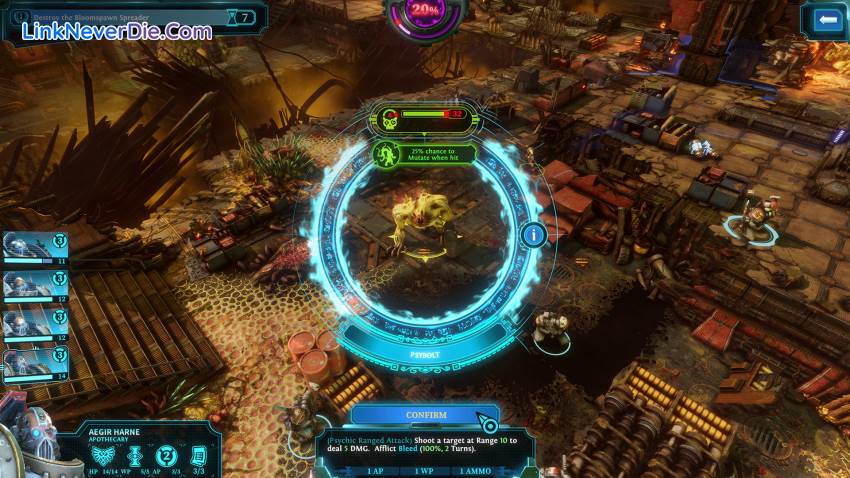Select the squad portrait with 11 HP
Viewport: 850px width, 478px height.
(34, 247)
